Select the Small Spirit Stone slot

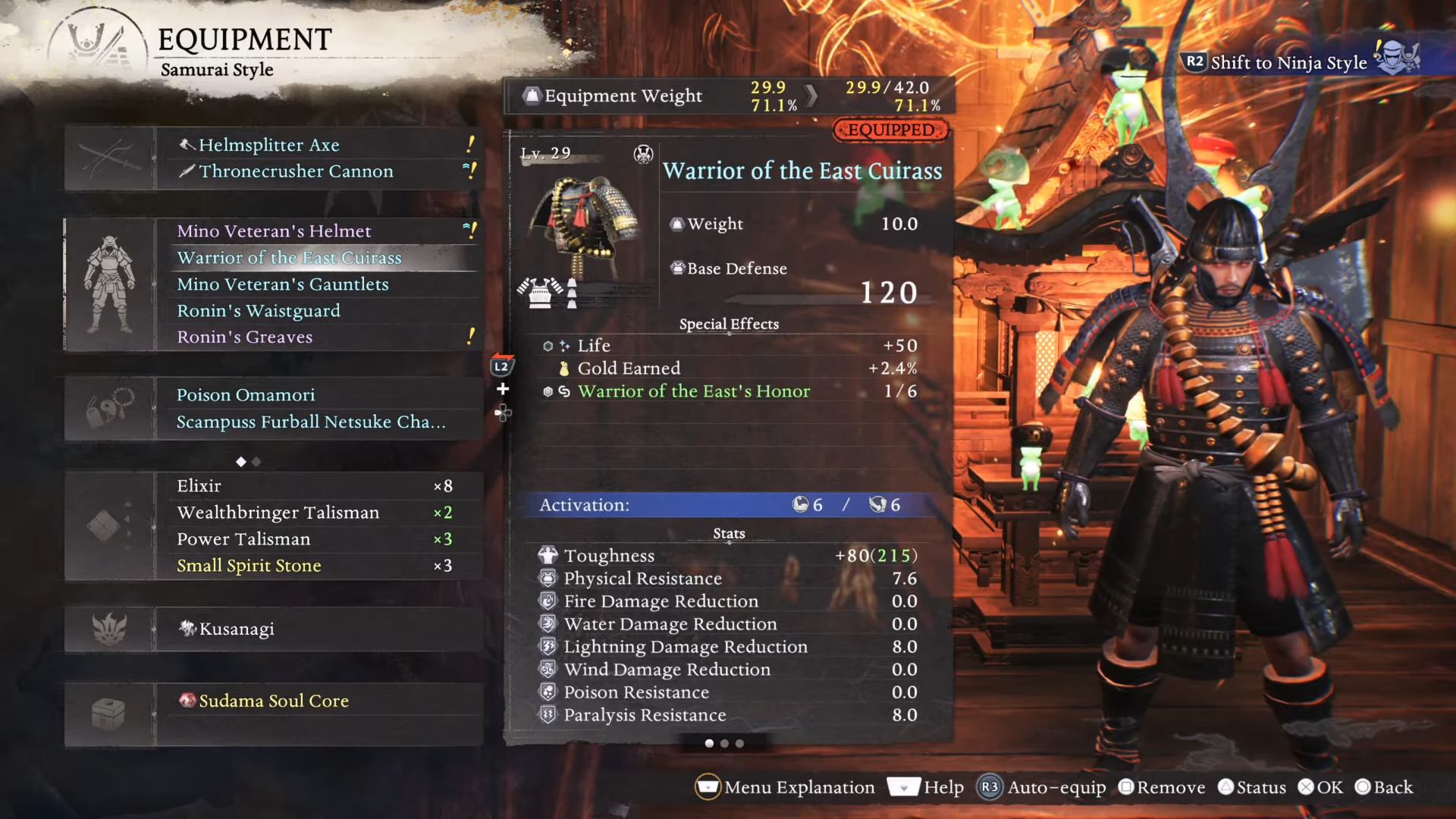(249, 566)
